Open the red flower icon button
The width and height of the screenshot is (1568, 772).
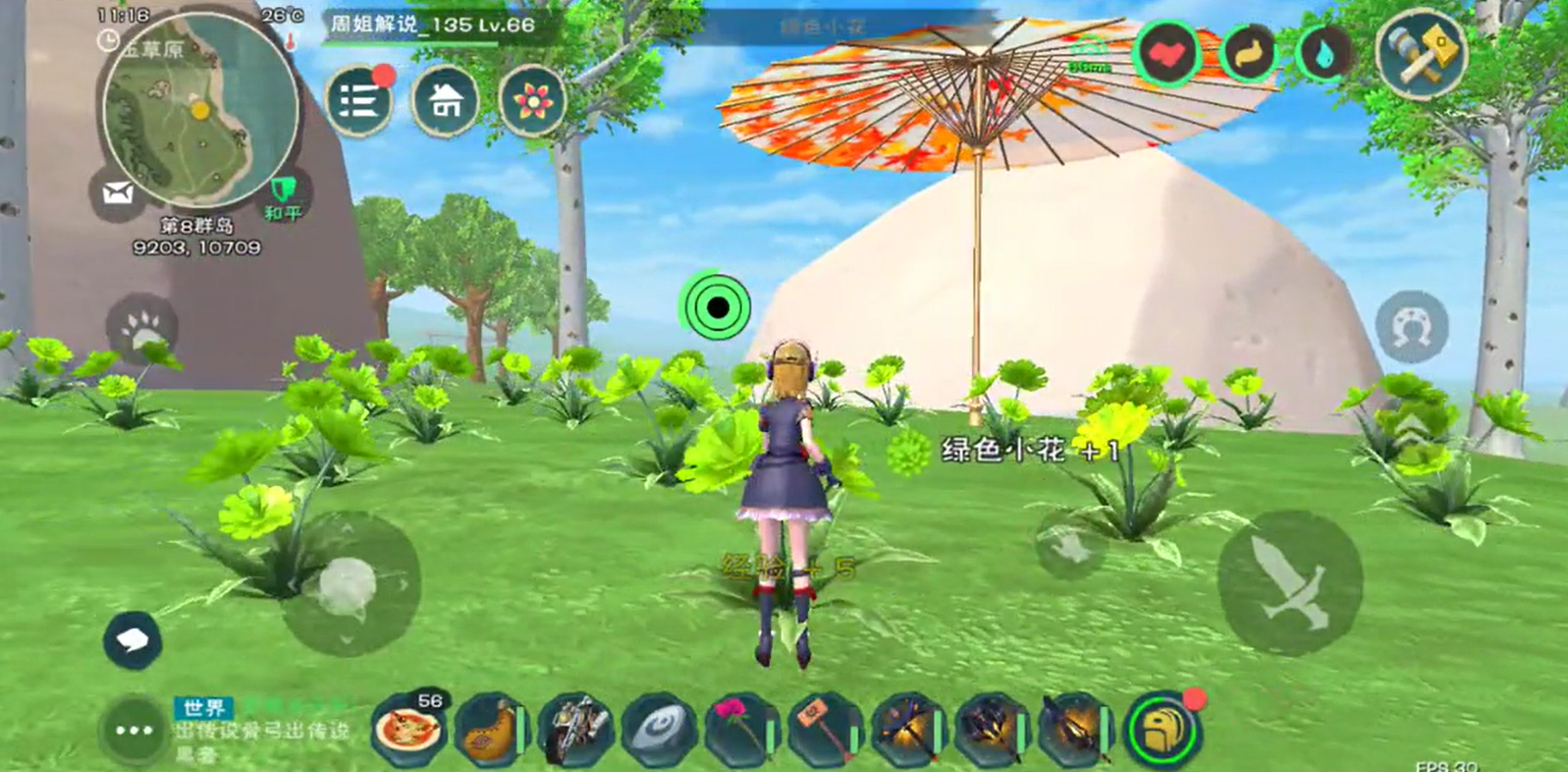532,101
